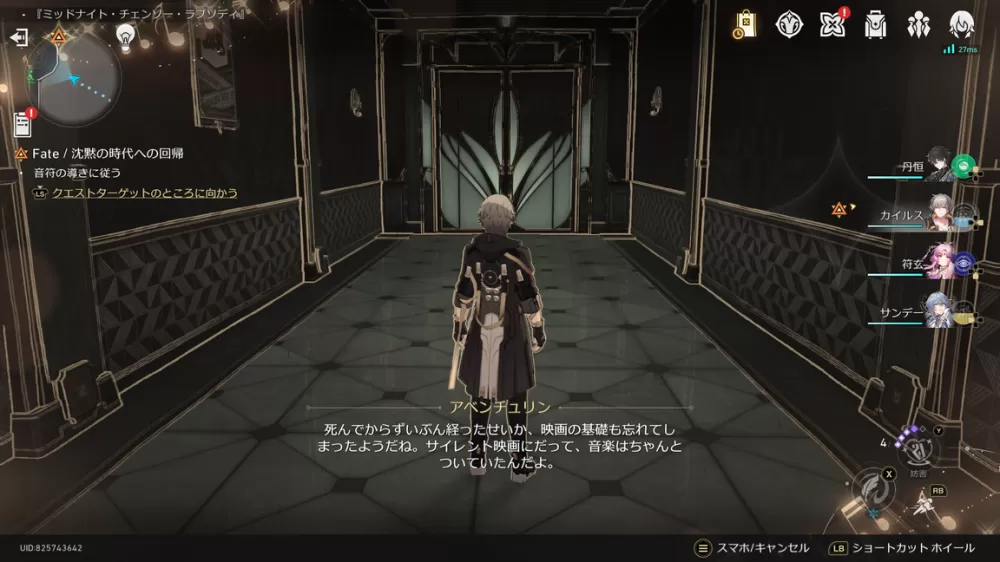
Task: Open the circular emblem event icon
Action: pos(790,24)
